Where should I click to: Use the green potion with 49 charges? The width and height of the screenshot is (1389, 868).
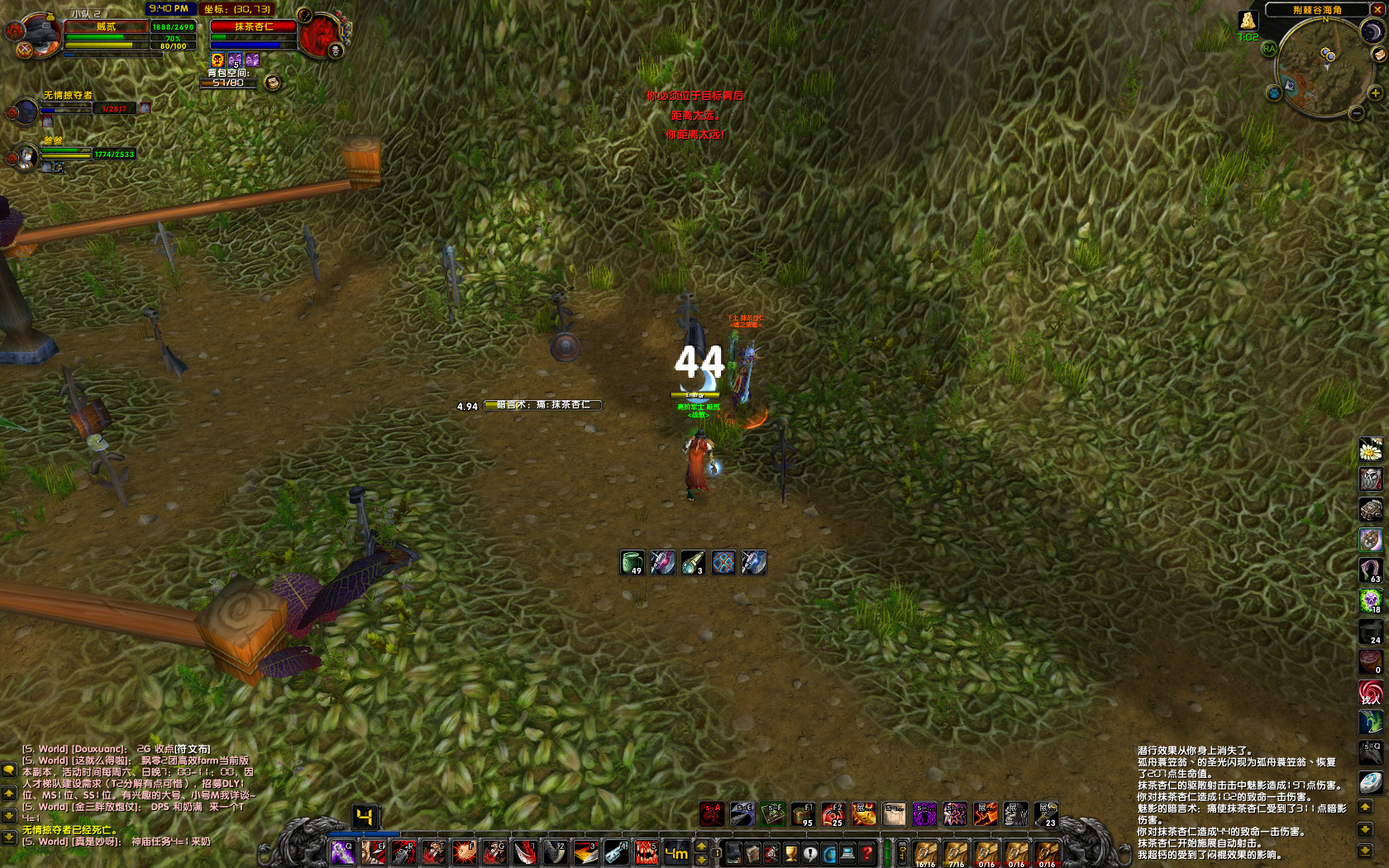(632, 563)
